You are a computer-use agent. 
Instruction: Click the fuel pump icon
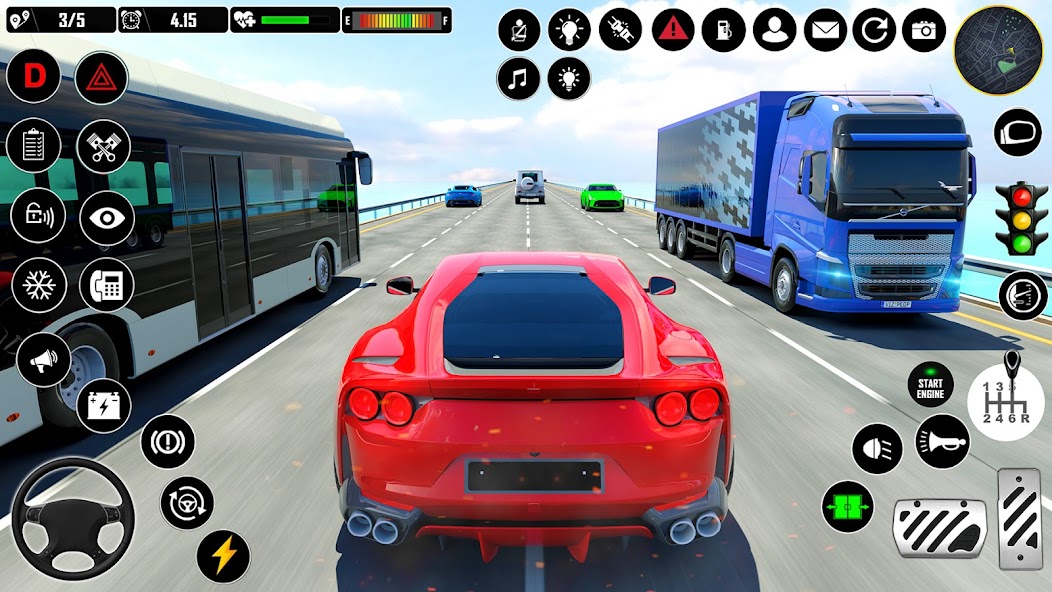pyautogui.click(x=723, y=30)
